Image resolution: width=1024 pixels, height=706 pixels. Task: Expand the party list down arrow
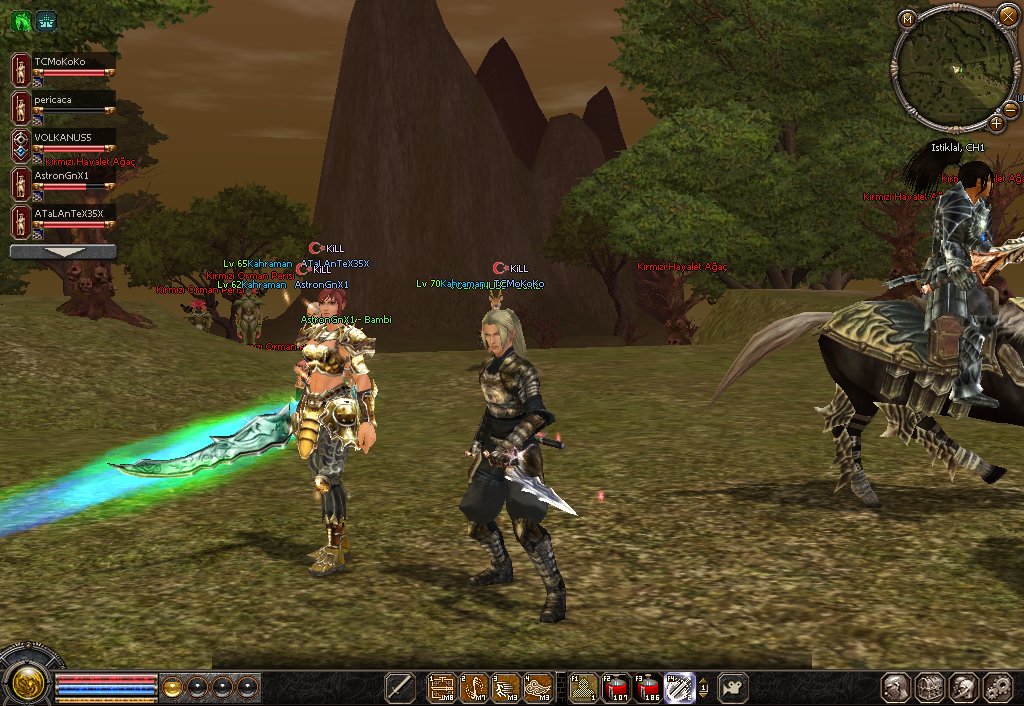click(63, 252)
